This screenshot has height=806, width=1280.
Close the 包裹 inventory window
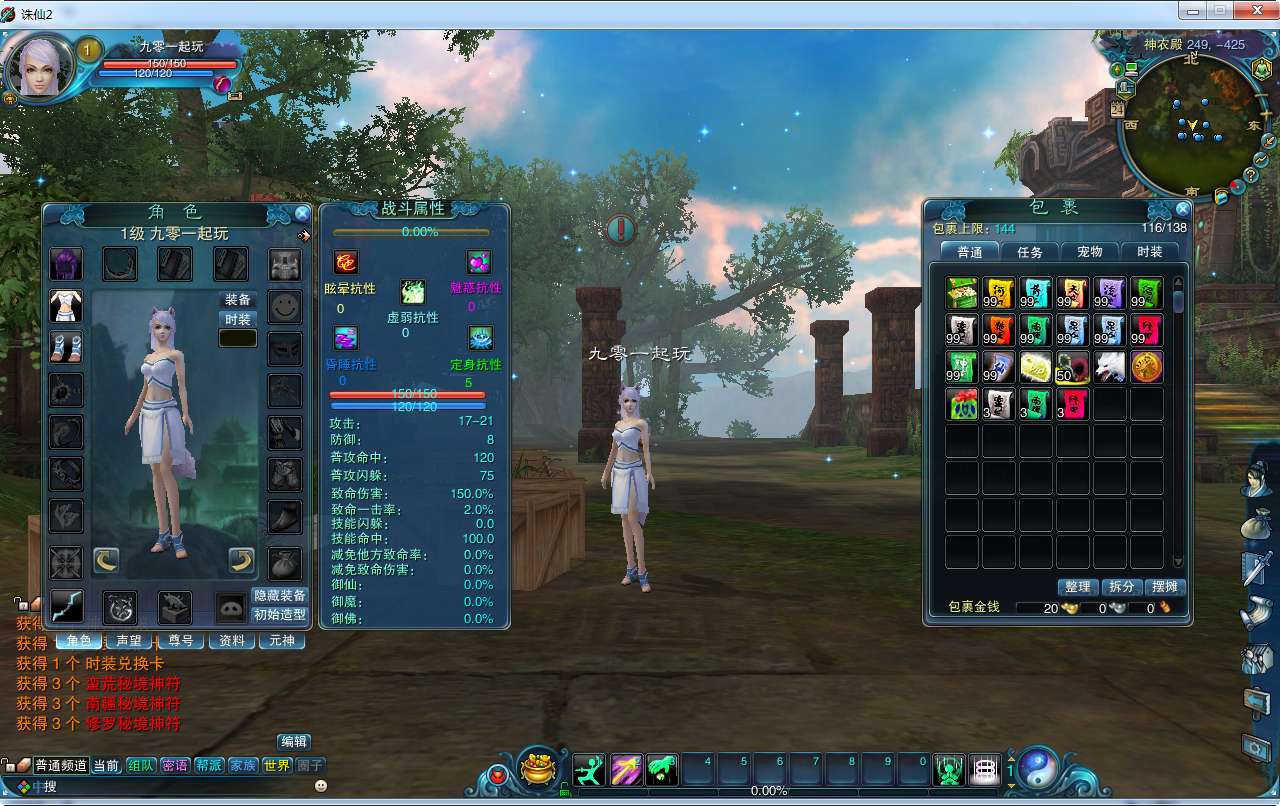click(1183, 209)
